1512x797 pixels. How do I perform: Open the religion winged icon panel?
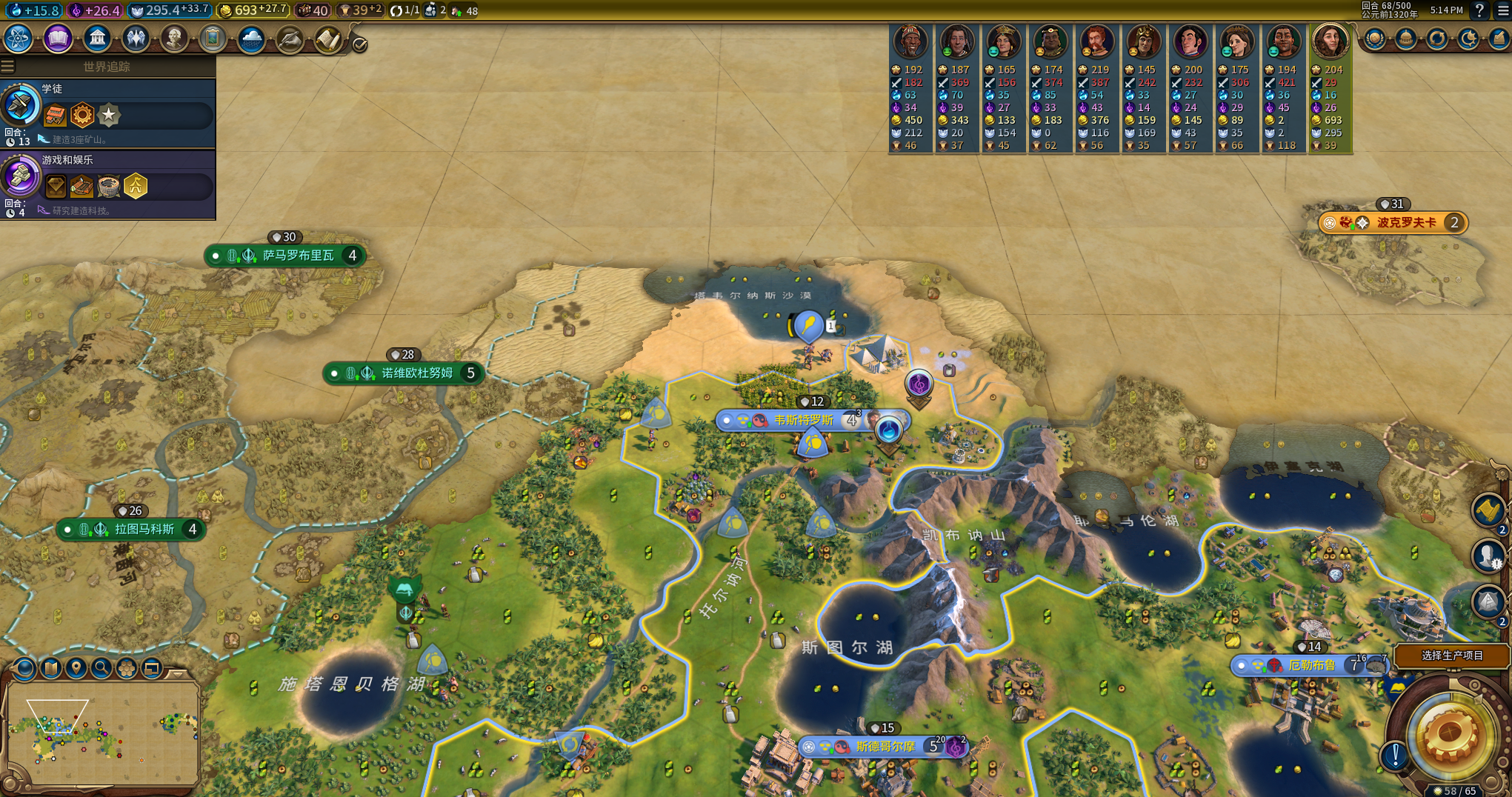(x=136, y=39)
